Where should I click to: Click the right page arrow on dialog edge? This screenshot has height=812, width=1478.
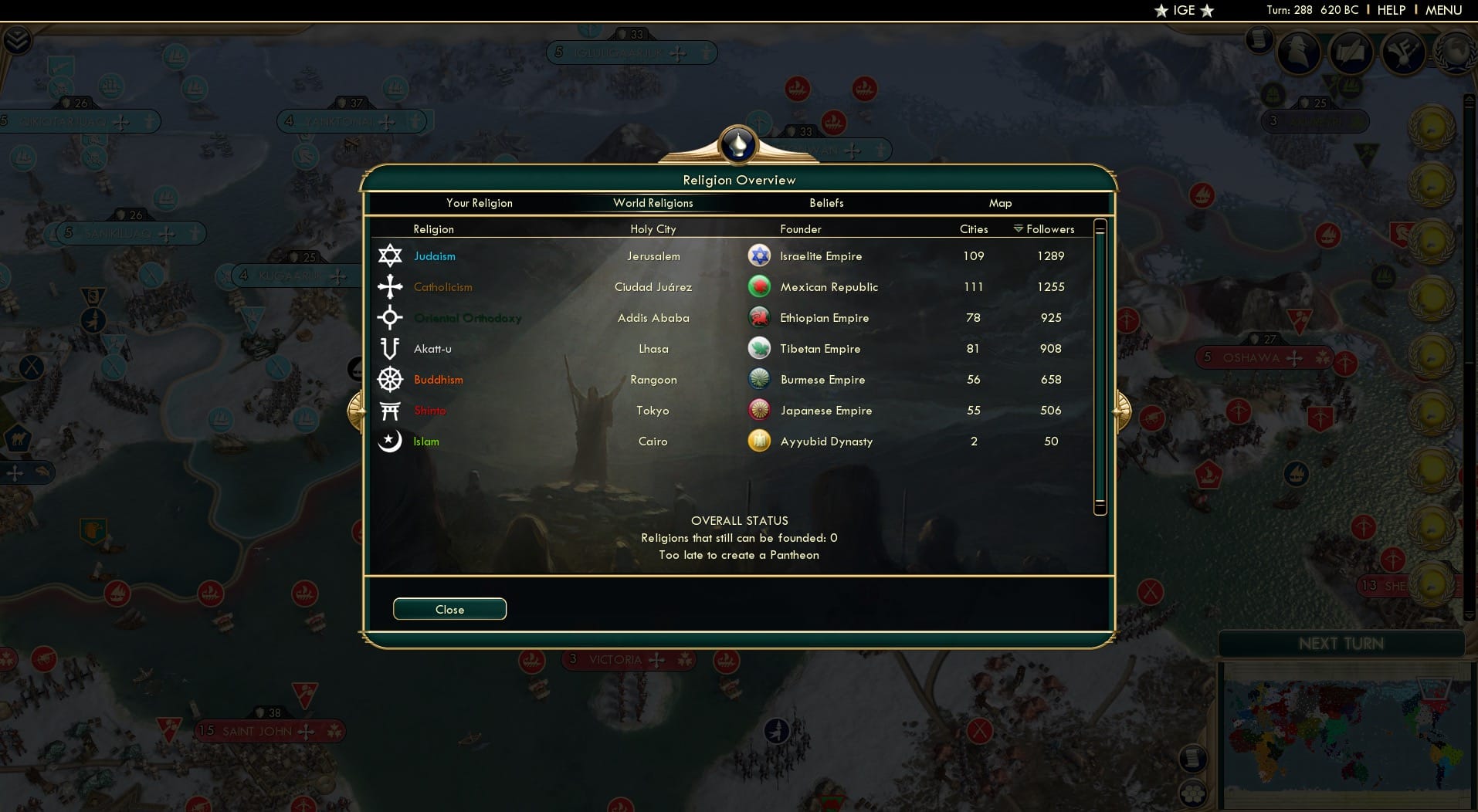(x=1121, y=411)
